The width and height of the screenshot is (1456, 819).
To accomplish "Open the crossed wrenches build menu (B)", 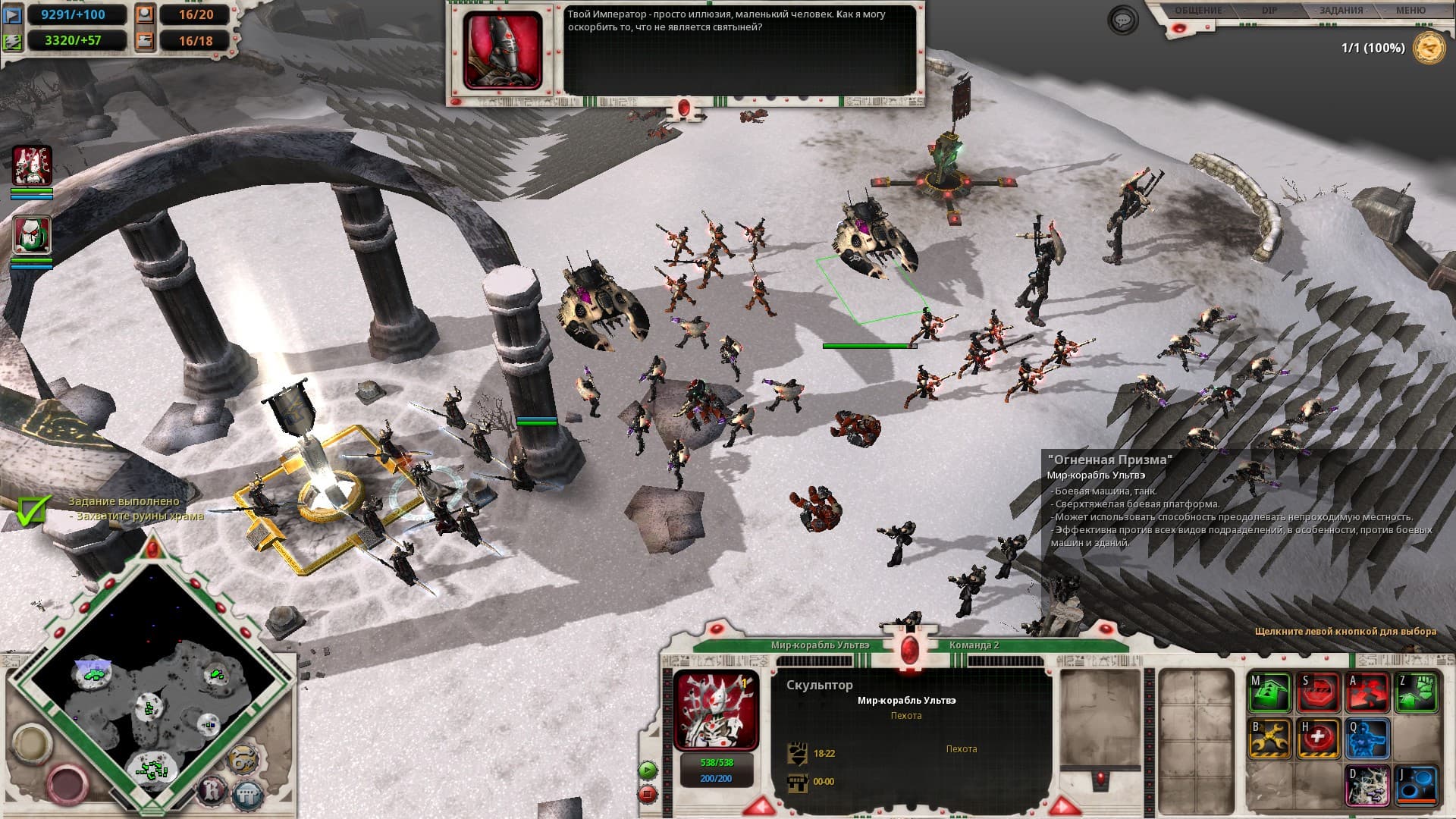I will [x=1270, y=739].
